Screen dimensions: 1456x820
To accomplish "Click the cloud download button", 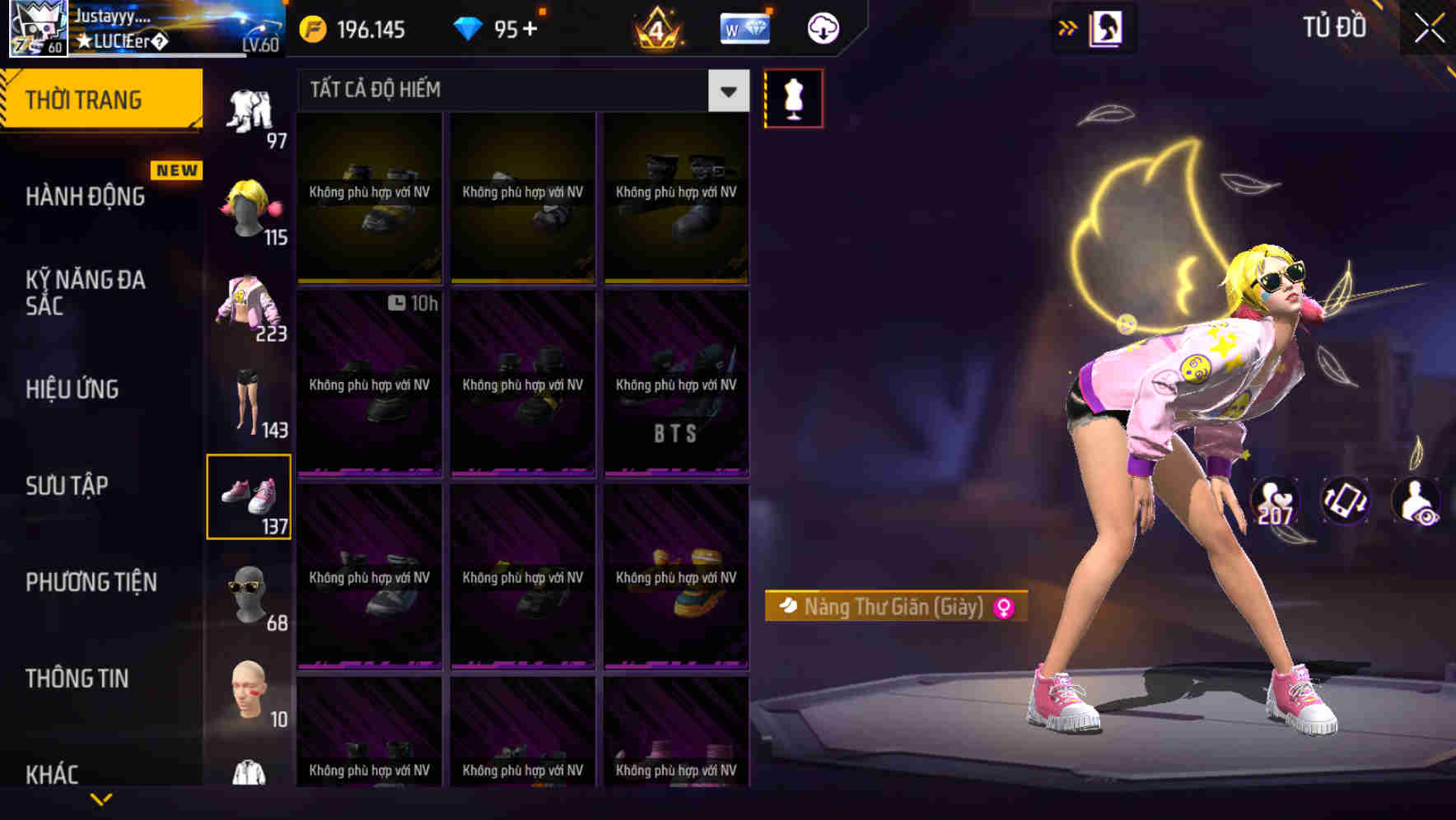I will 822,27.
